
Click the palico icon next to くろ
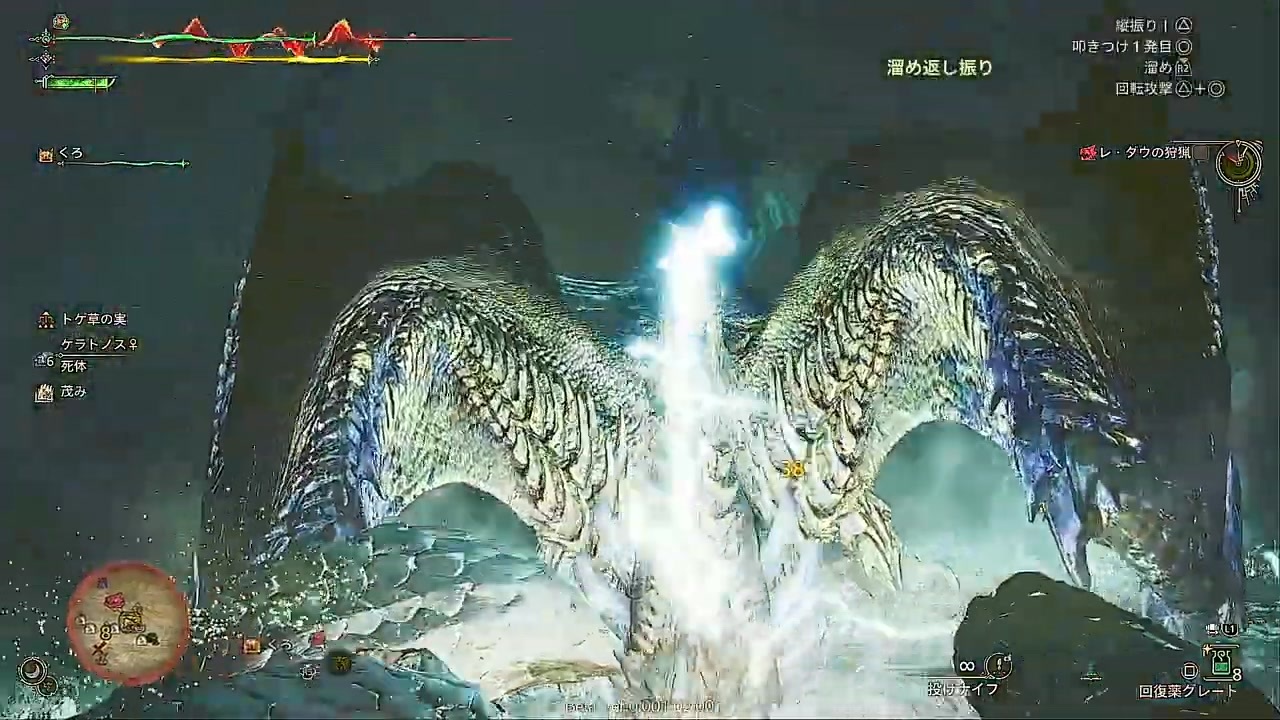click(46, 153)
